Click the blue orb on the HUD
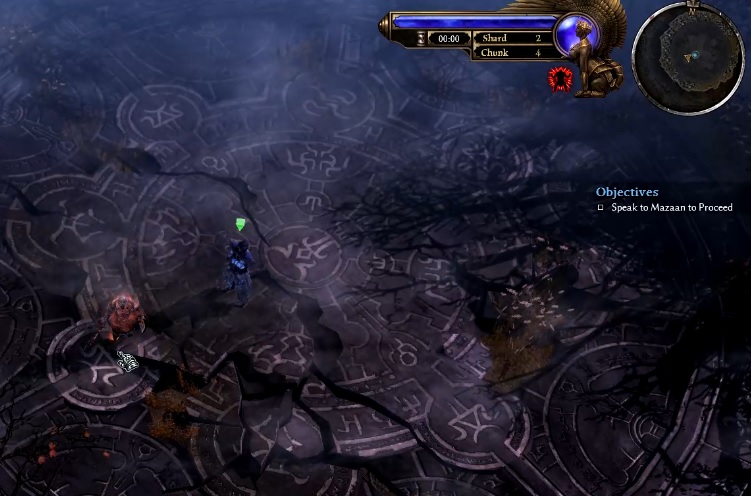 [x=576, y=34]
